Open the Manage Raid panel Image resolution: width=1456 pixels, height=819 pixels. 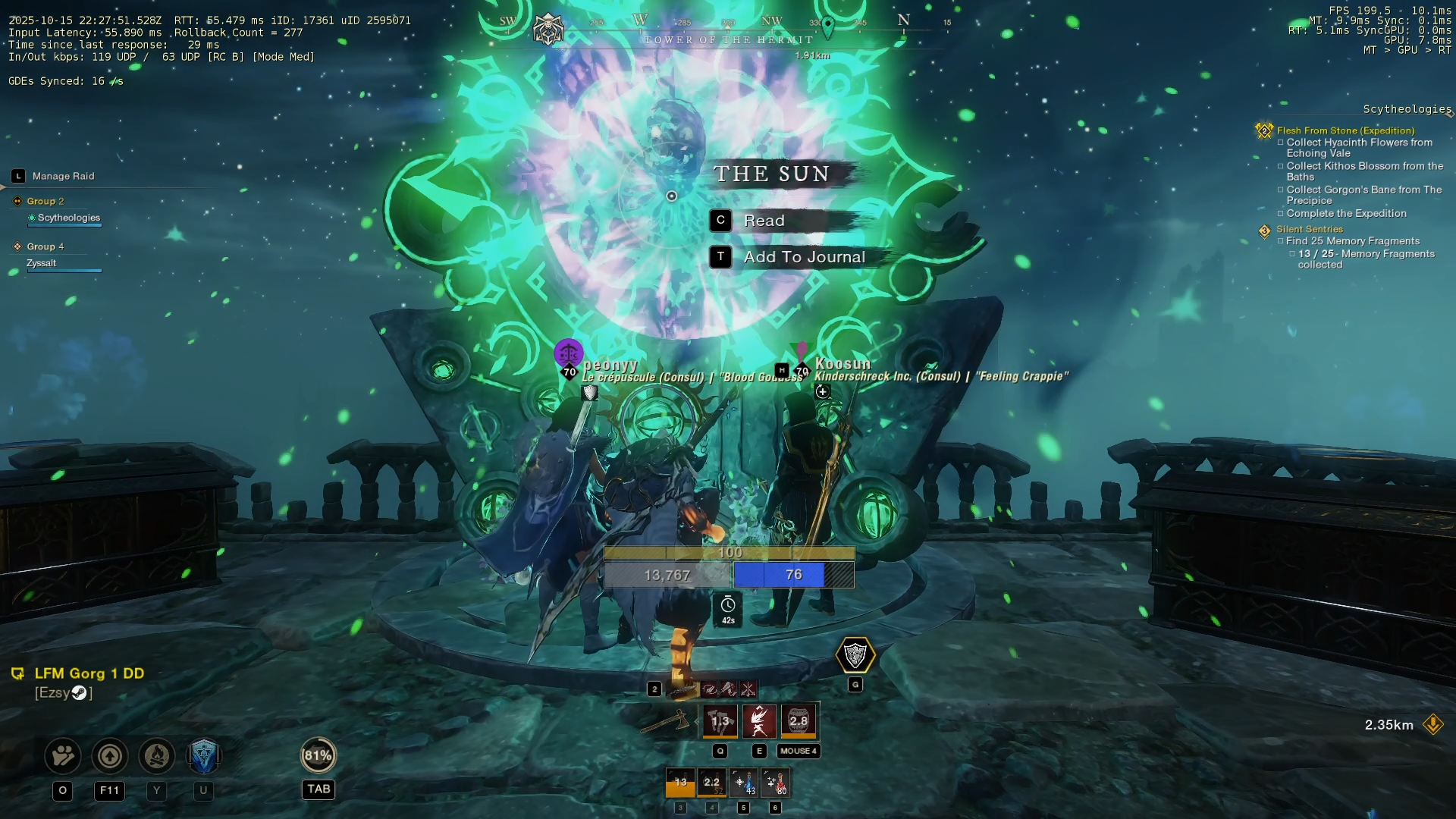pyautogui.click(x=63, y=176)
